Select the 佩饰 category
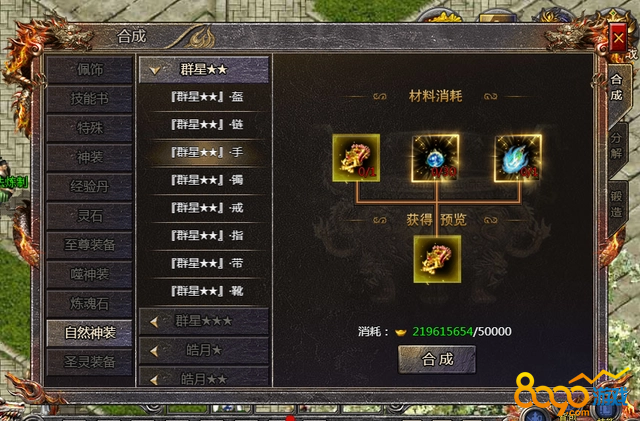Image resolution: width=640 pixels, height=421 pixels. pyautogui.click(x=90, y=71)
